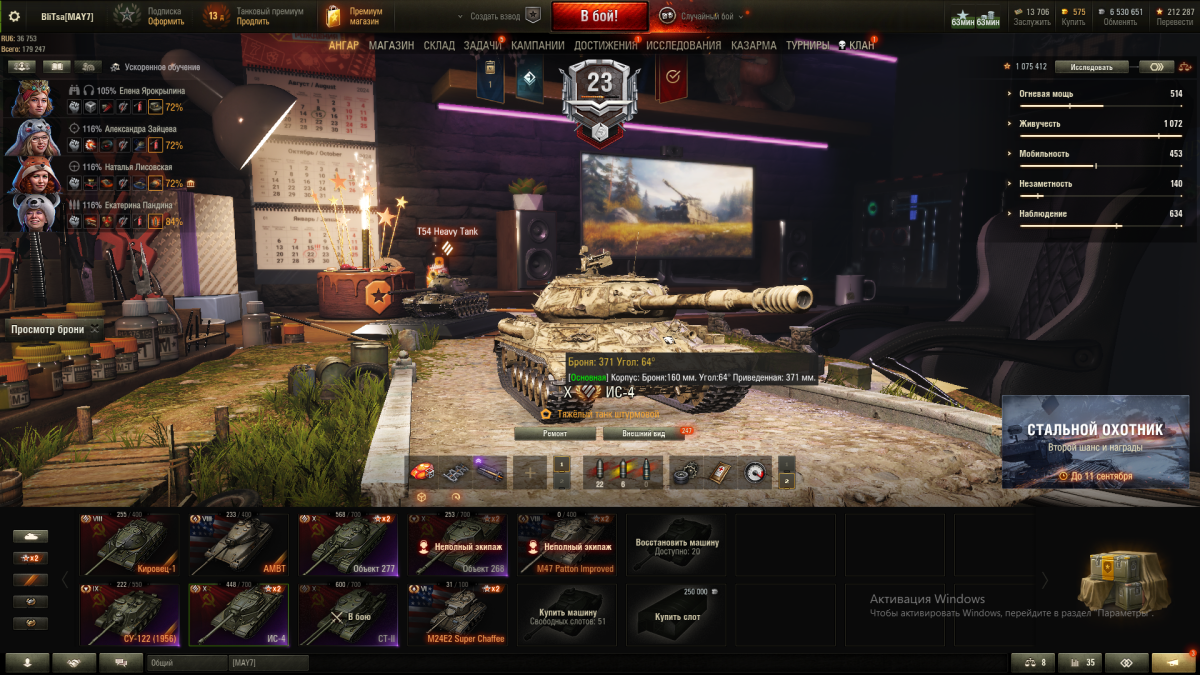Select the M24E2 Super Chaffee tank
This screenshot has width=1200, height=675.
click(457, 615)
